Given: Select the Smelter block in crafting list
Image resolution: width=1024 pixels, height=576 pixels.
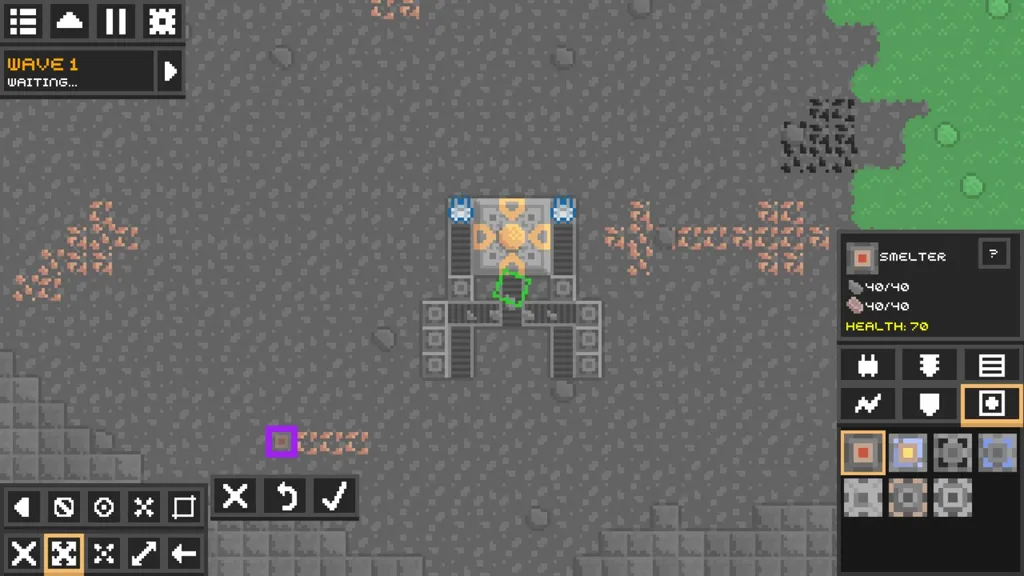Looking at the screenshot, I should coord(861,452).
